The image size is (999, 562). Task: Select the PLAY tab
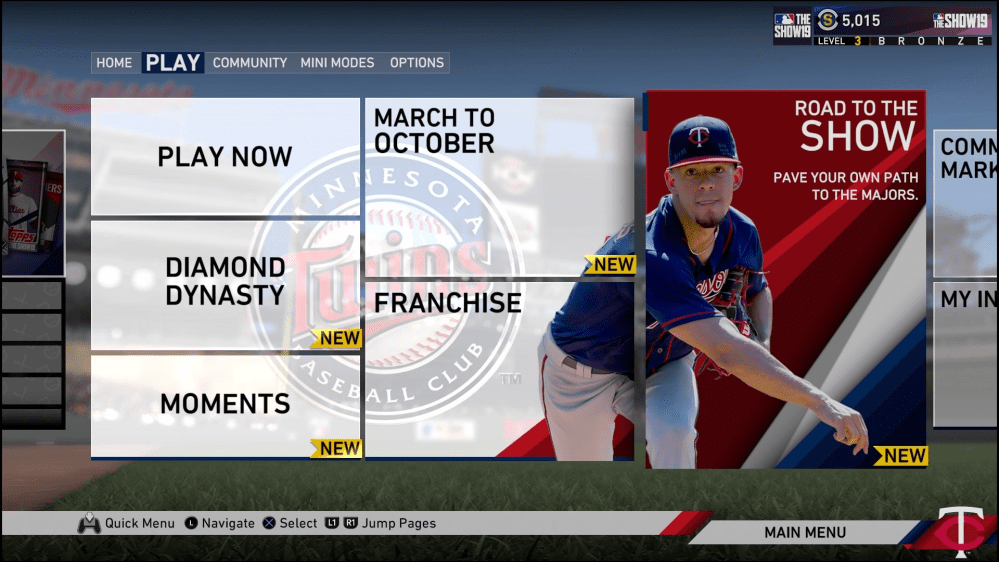pos(173,63)
